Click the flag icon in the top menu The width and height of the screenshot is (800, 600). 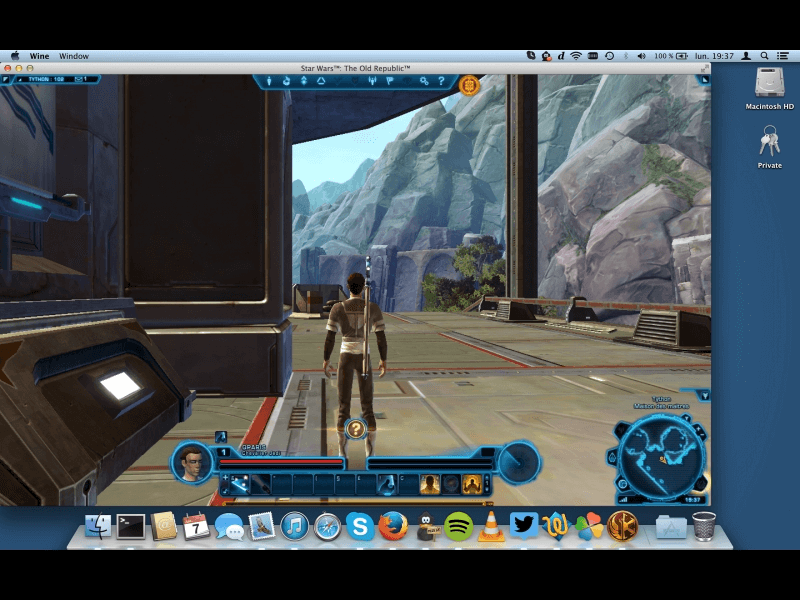pyautogui.click(x=389, y=81)
